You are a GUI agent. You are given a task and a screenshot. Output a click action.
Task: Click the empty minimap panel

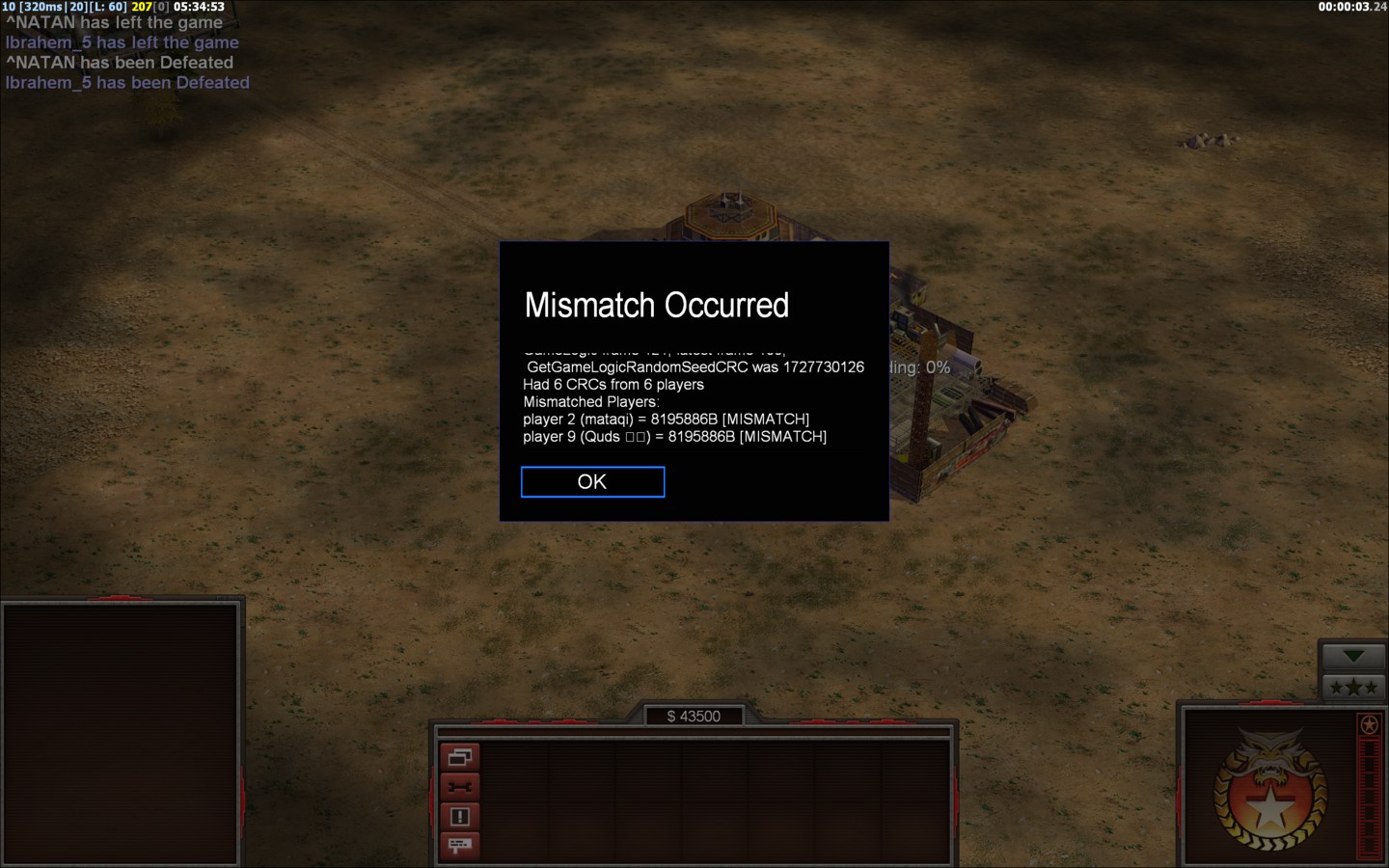[121, 733]
